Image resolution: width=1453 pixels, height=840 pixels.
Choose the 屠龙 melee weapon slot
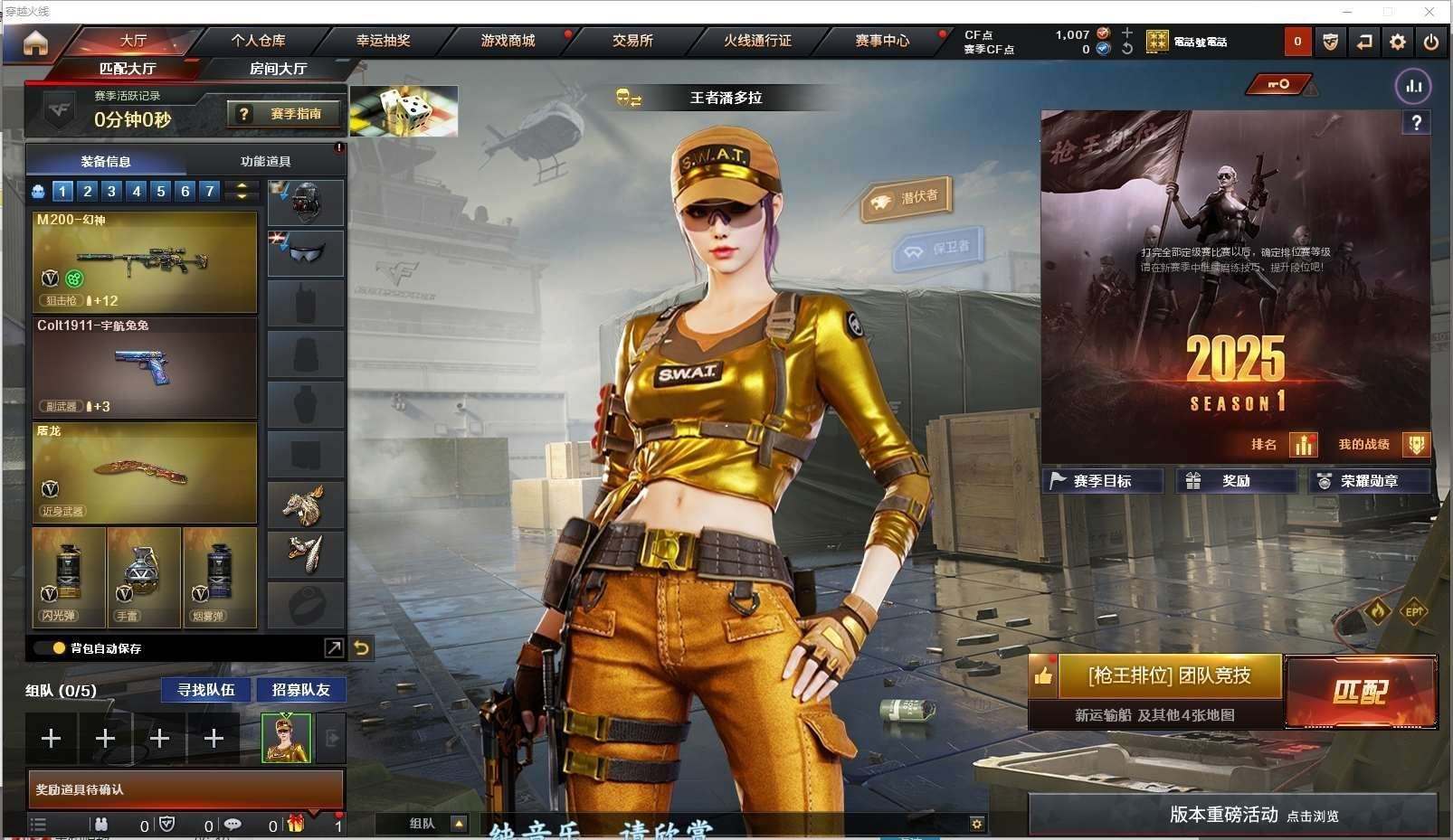point(145,473)
